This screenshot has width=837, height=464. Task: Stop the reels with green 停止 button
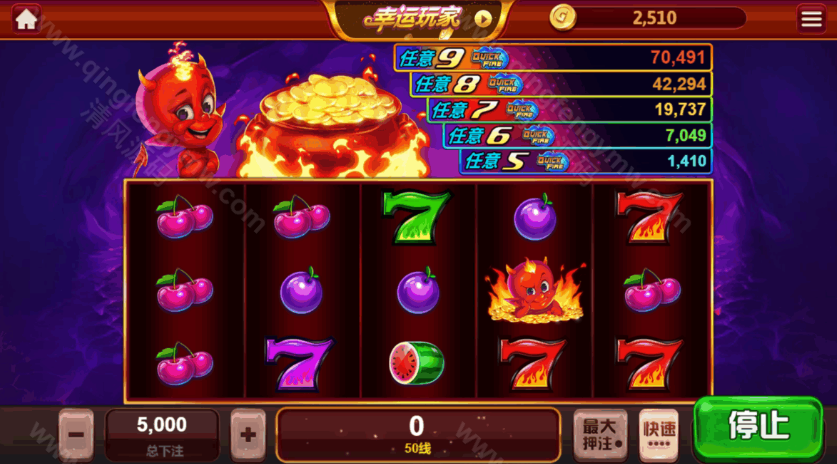(x=758, y=427)
